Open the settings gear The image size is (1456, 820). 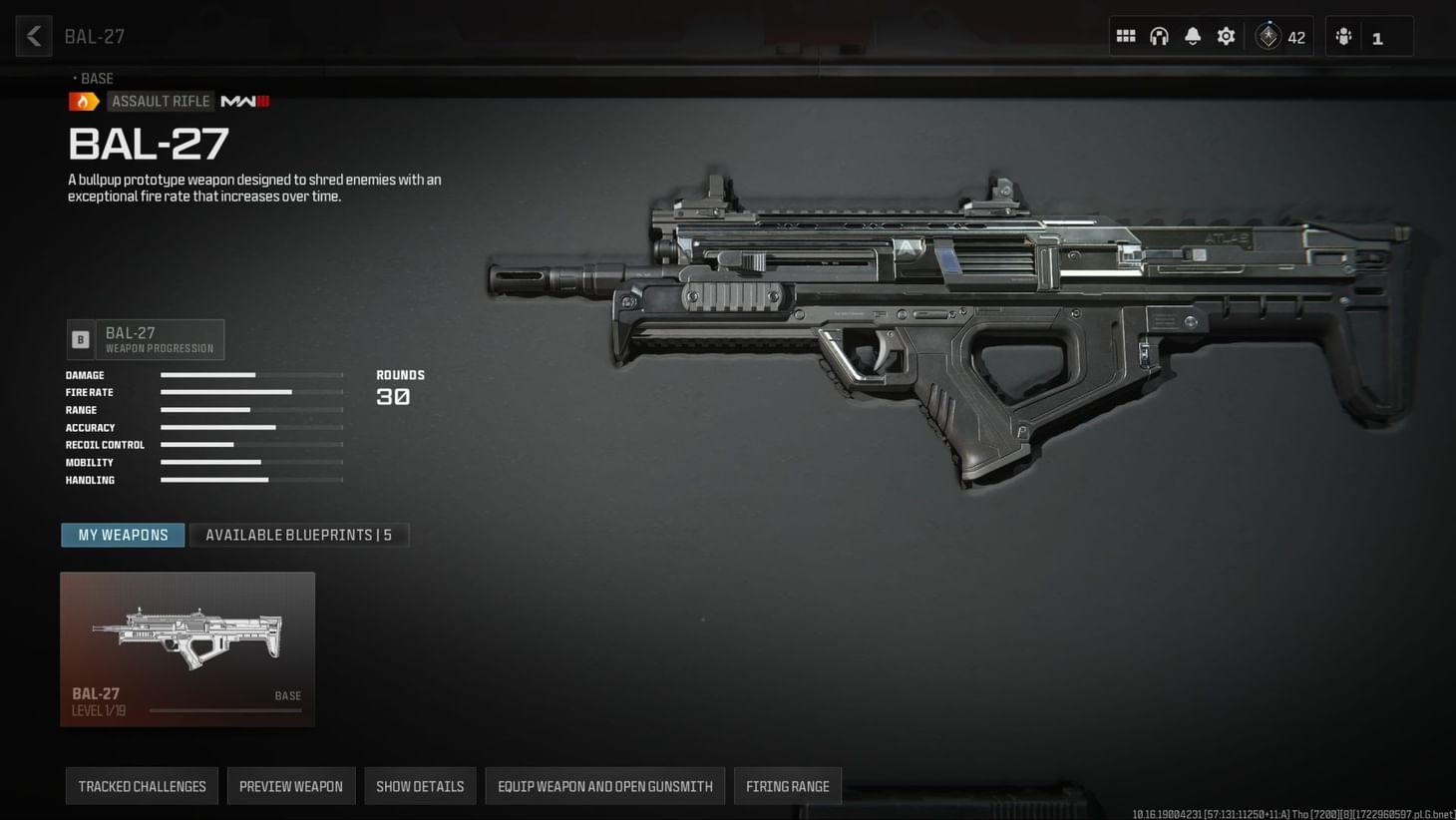pyautogui.click(x=1226, y=36)
